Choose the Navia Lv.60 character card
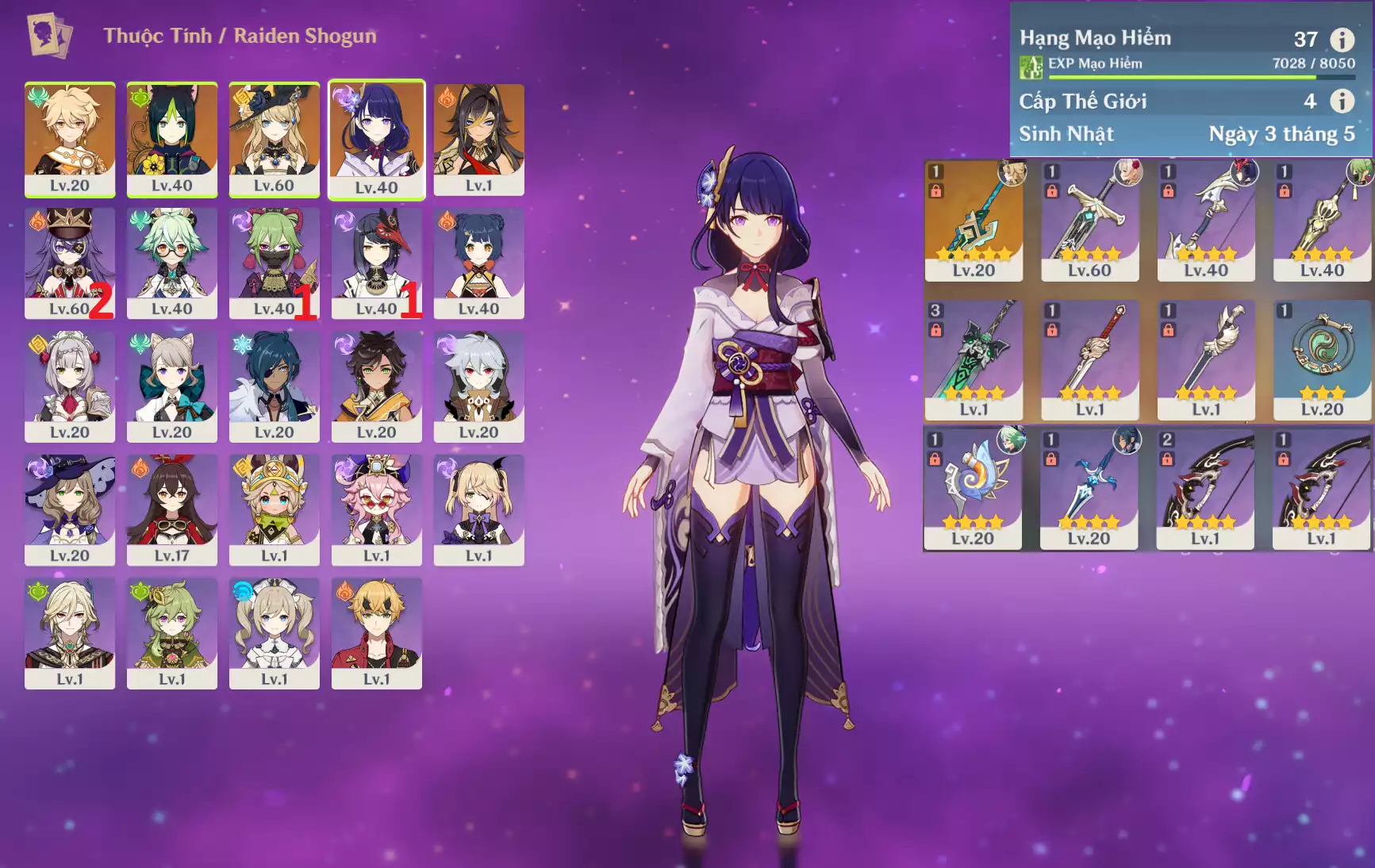The image size is (1375, 868). 275,139
